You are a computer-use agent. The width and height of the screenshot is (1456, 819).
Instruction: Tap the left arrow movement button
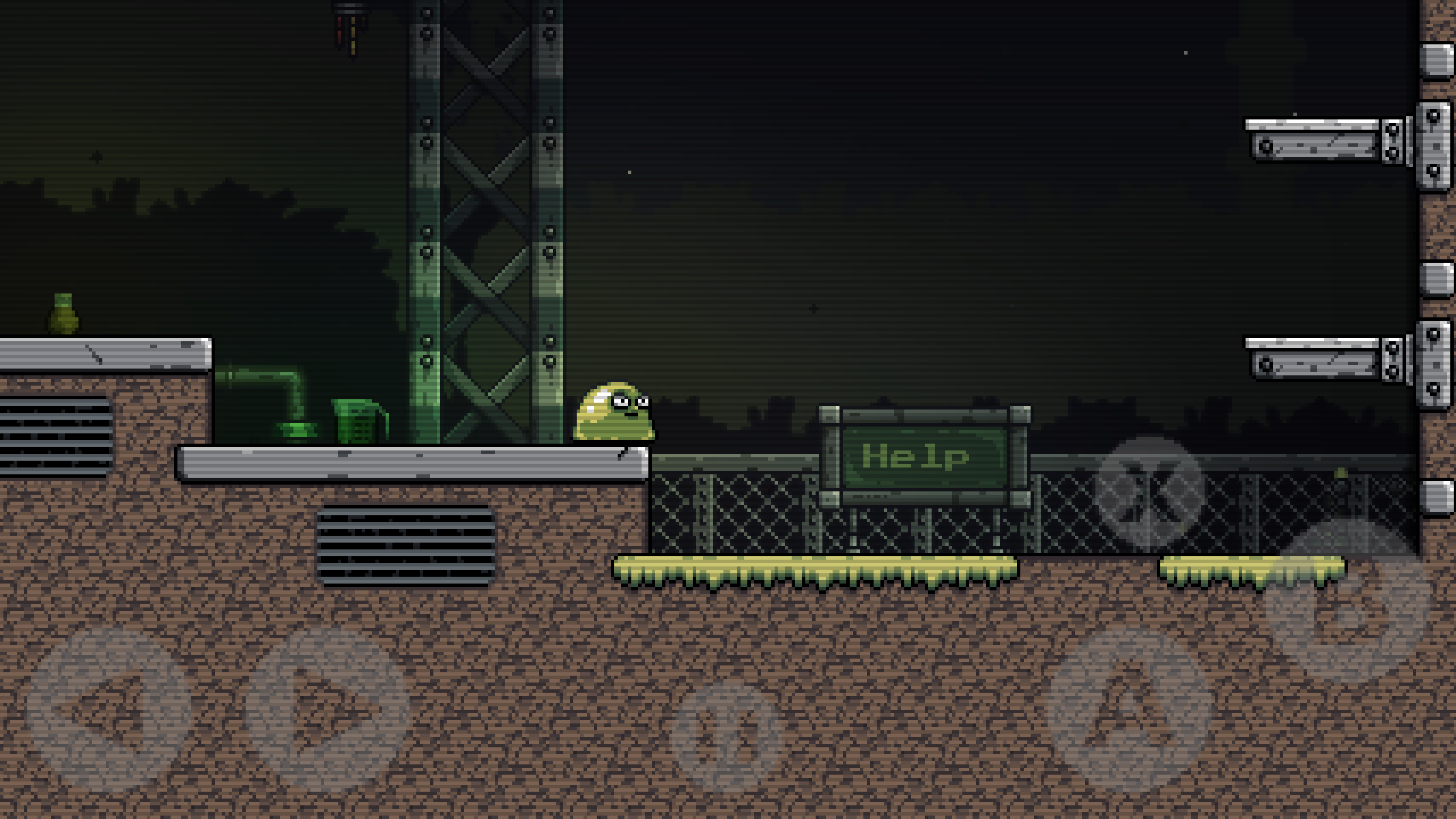point(108,709)
